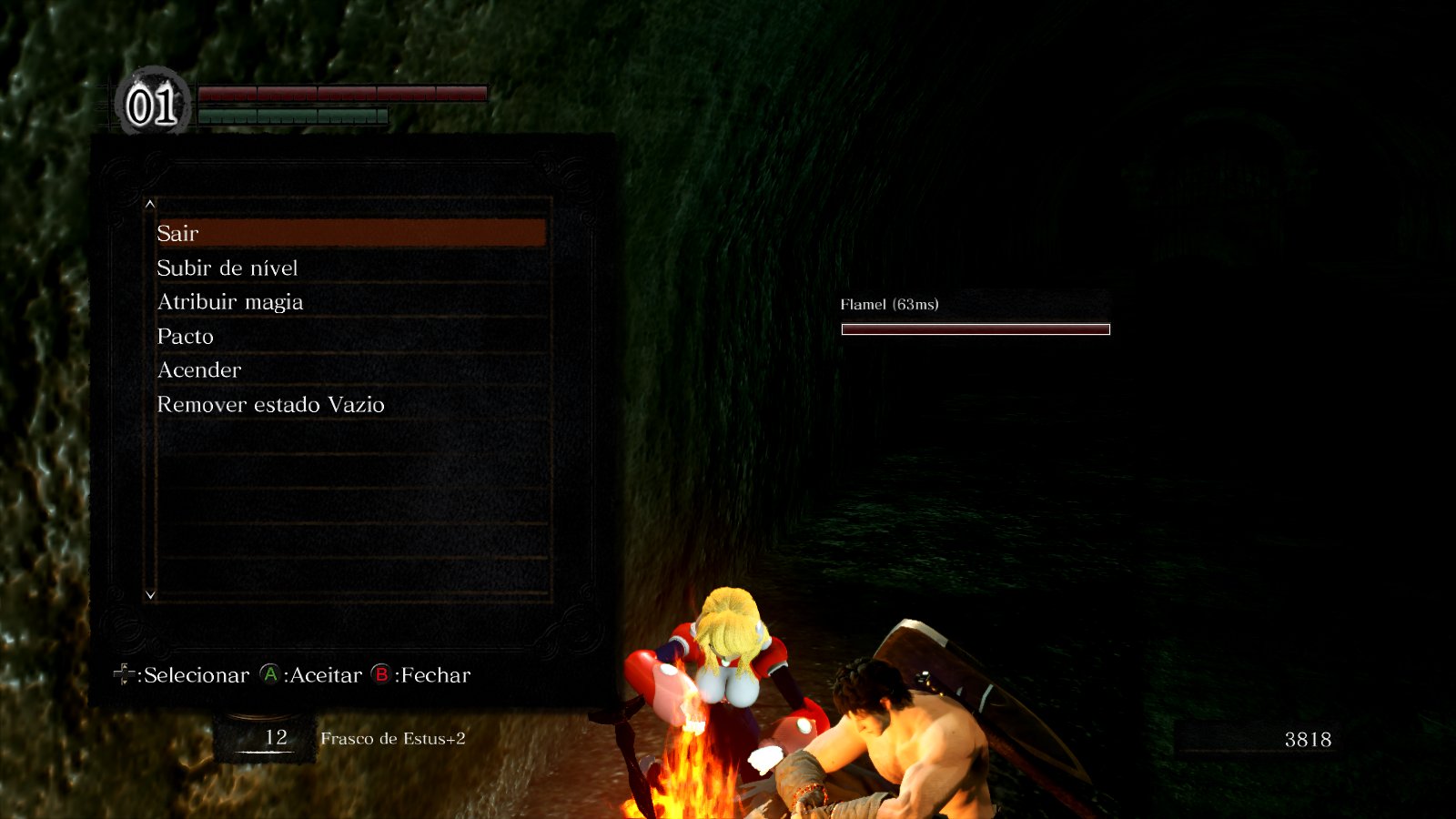The image size is (1456, 819).
Task: Click the Frasco de Estus+2 item slot
Action: point(346,738)
